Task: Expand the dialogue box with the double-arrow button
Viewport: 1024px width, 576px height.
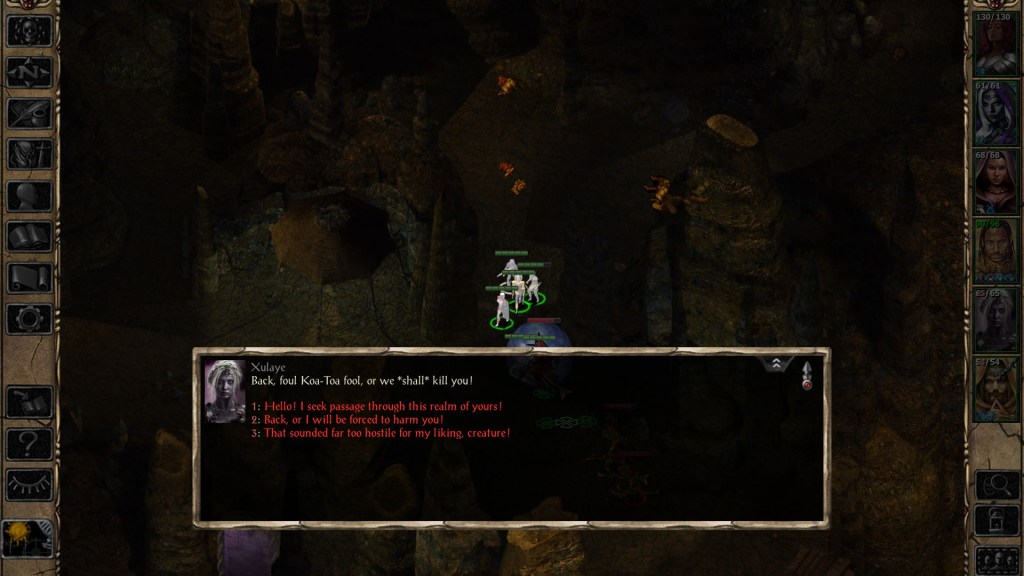Action: [775, 365]
